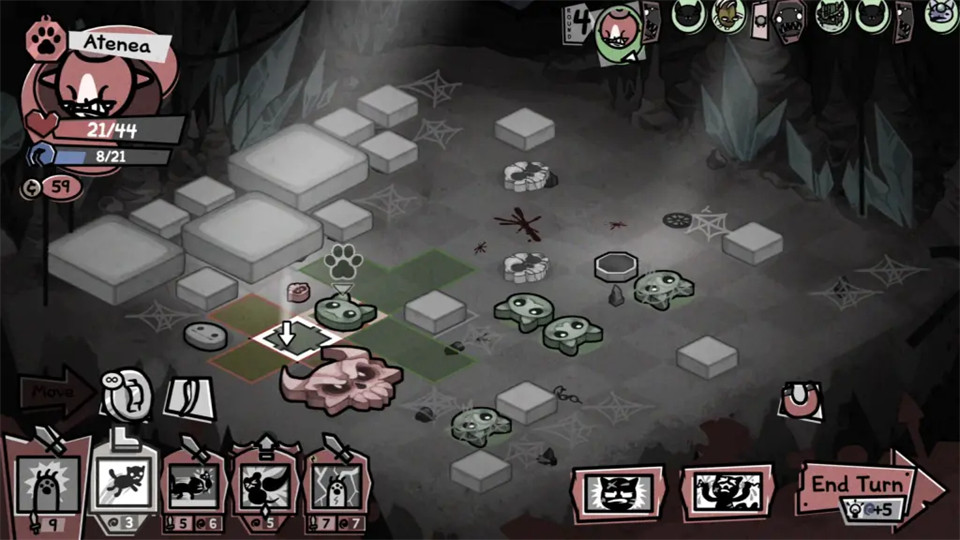
Task: Inspect the blue horned creature turn portrait
Action: [940, 15]
